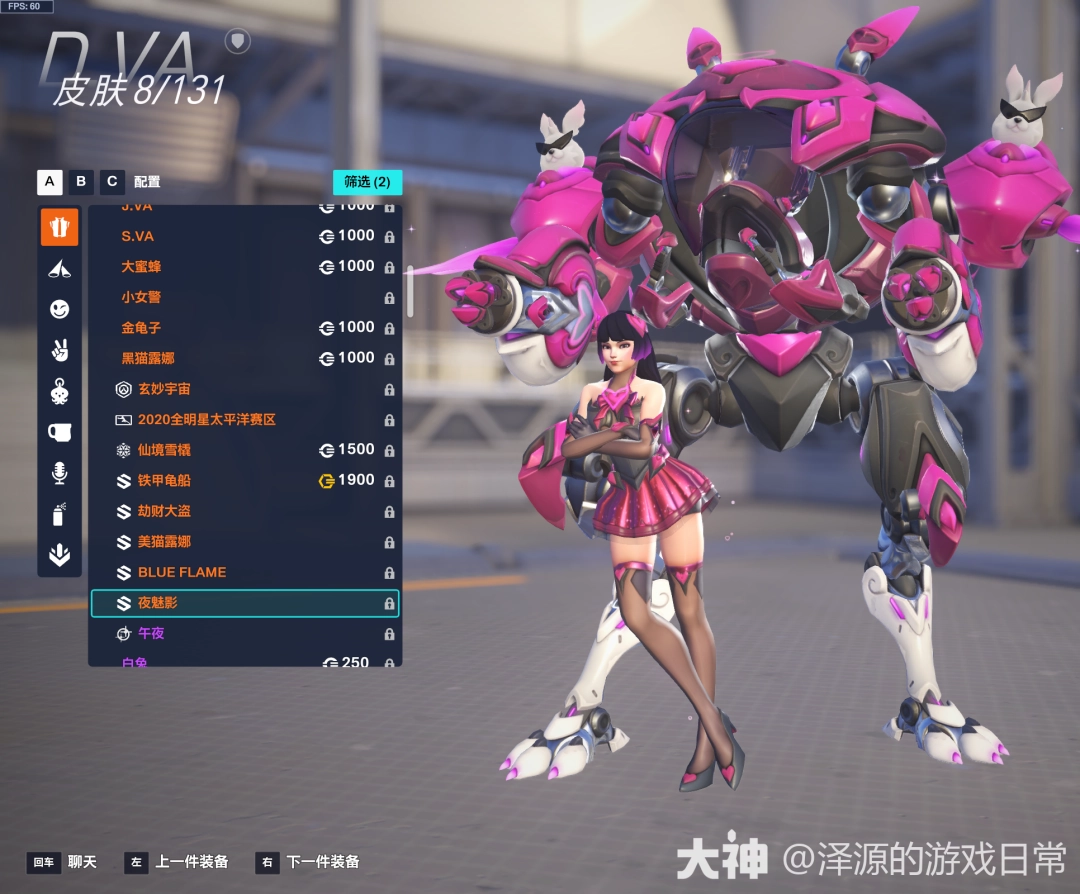The width and height of the screenshot is (1080, 894).
Task: Pick the 黑猫露娜 skin
Action: tap(244, 358)
